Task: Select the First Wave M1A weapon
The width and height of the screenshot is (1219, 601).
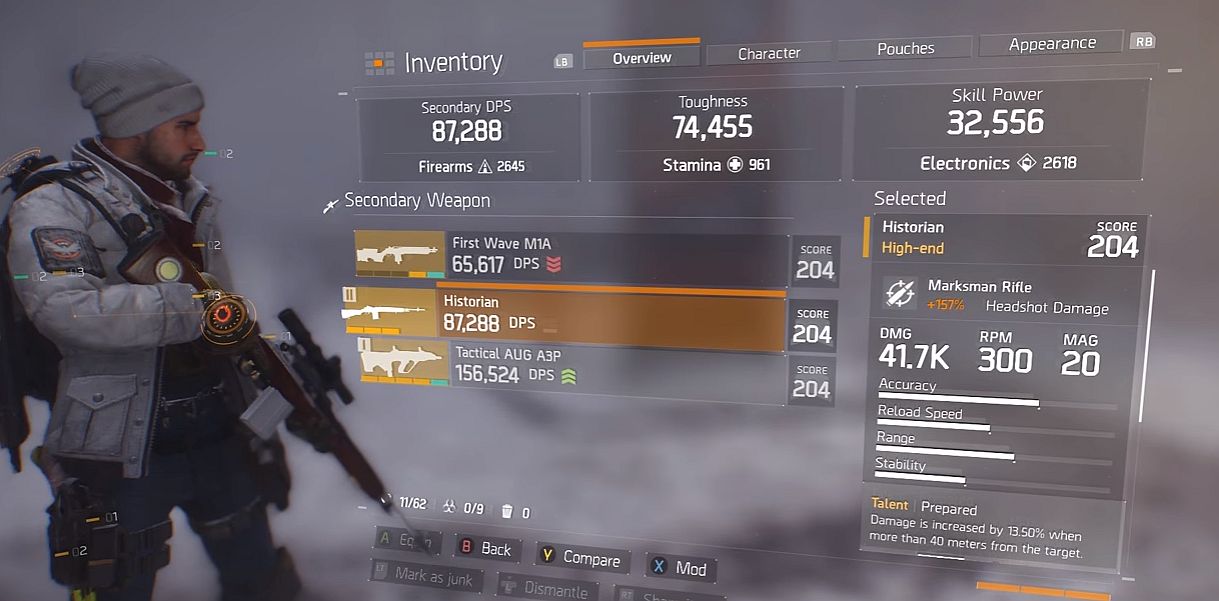Action: (x=570, y=255)
